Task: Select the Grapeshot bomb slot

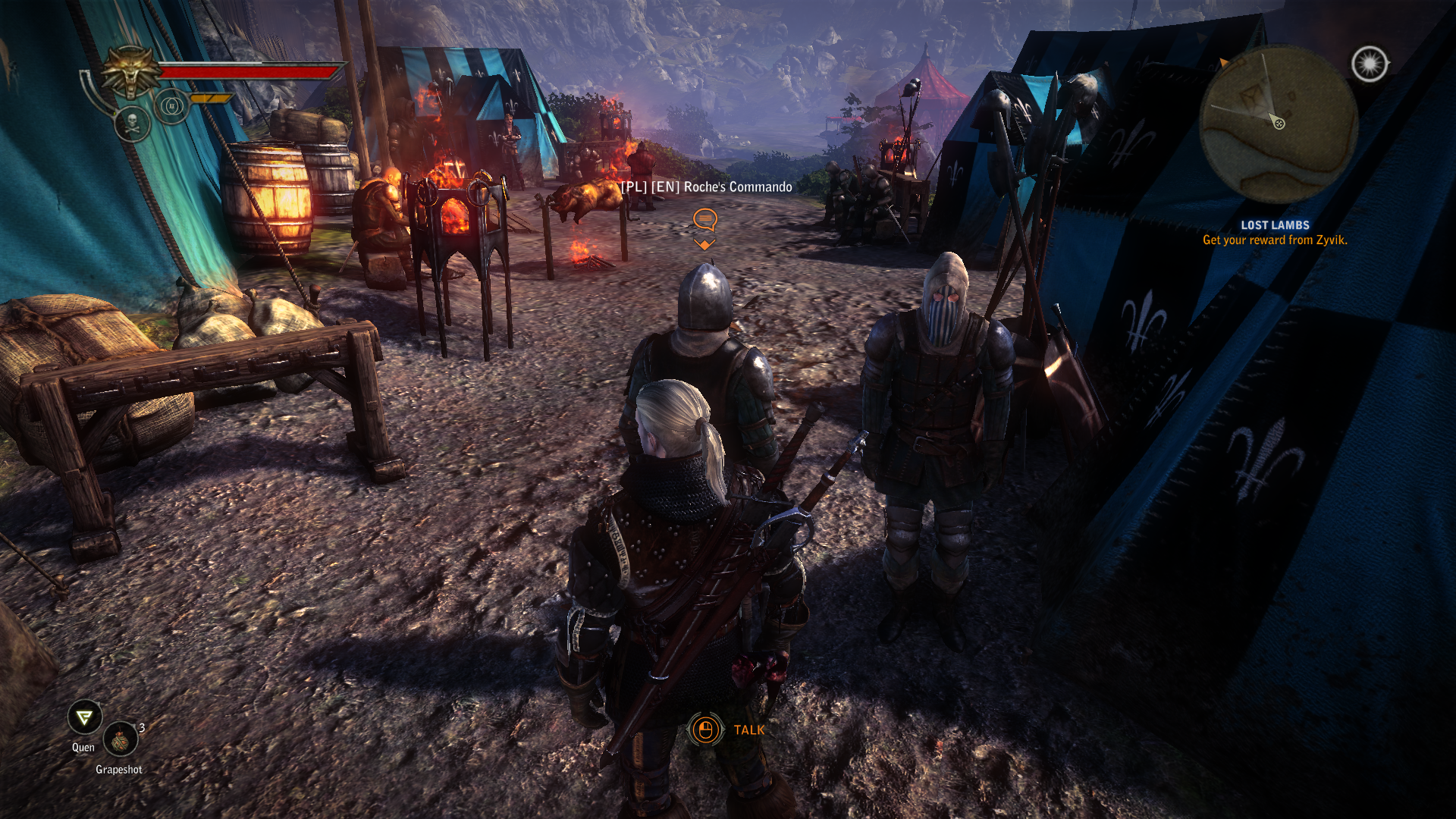Action: (120, 739)
